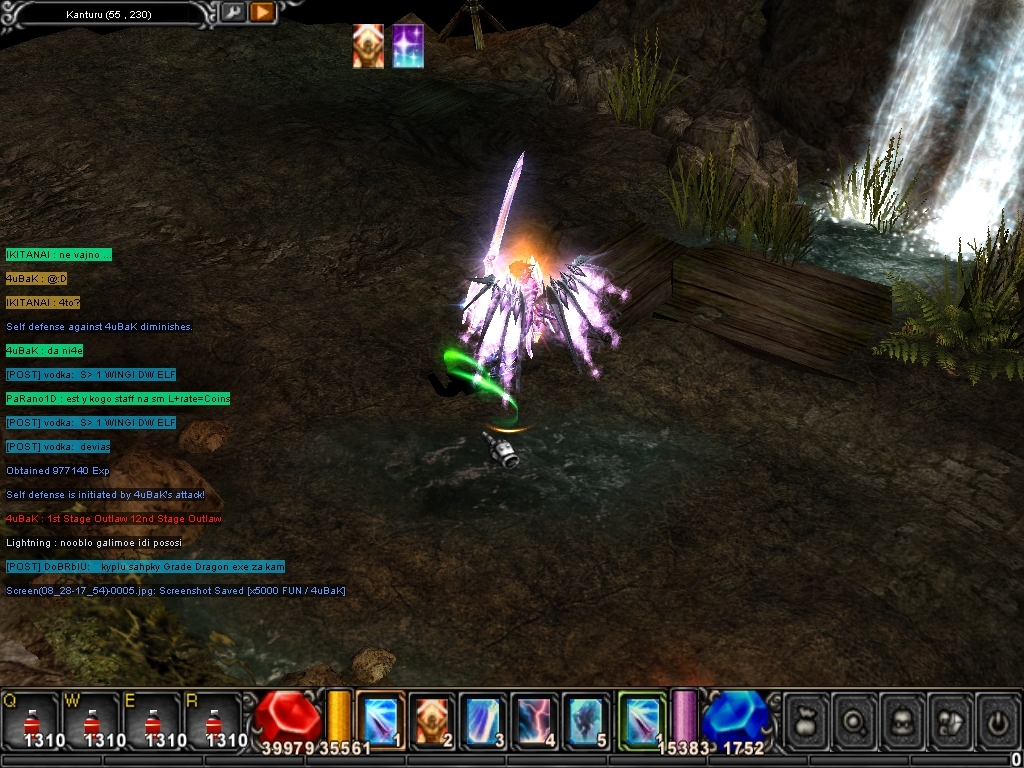The height and width of the screenshot is (768, 1024).
Task: Select the flexing warrior buff icon
Action: click(368, 47)
